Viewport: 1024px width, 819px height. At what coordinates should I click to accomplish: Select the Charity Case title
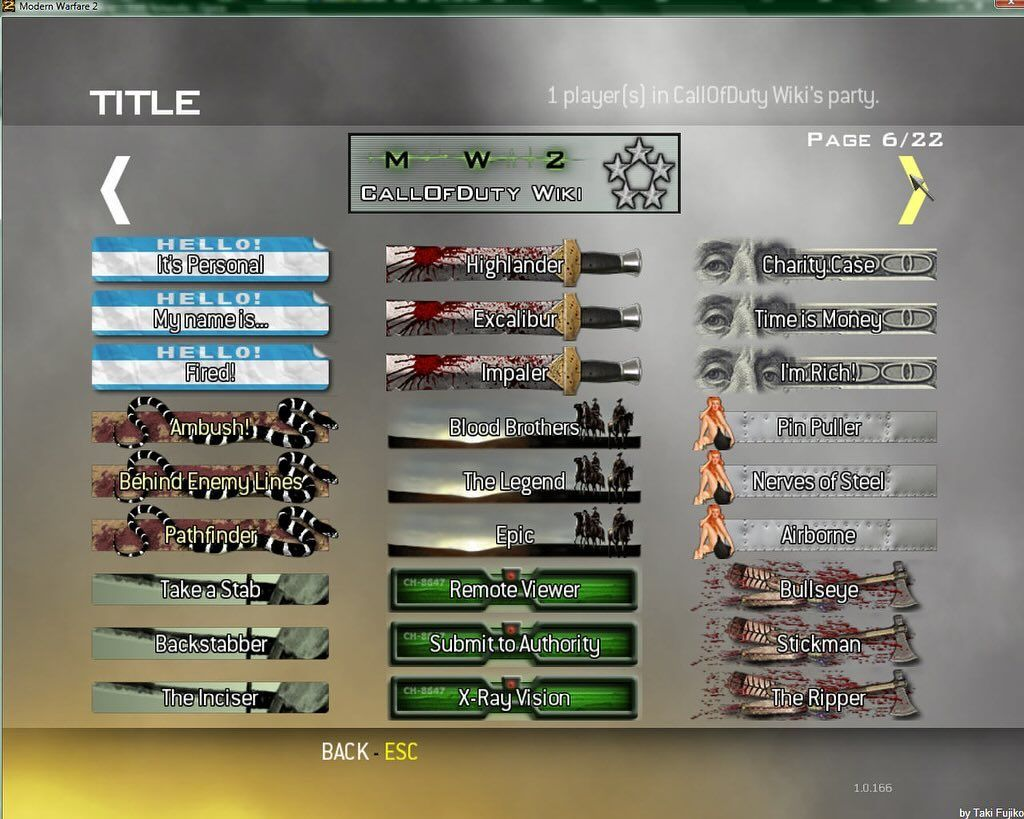tap(818, 264)
